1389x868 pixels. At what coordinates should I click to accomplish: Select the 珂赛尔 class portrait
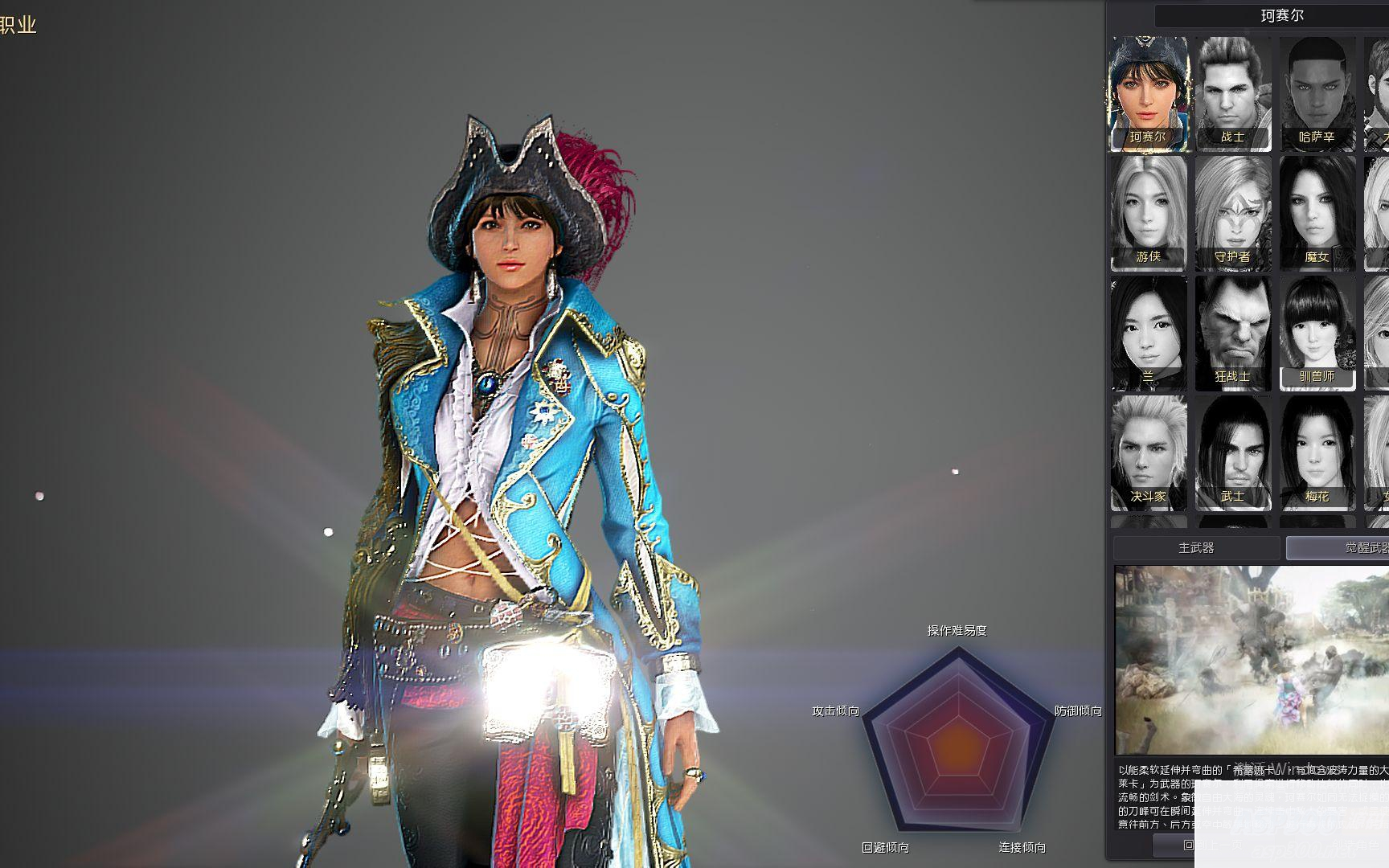pos(1149,92)
